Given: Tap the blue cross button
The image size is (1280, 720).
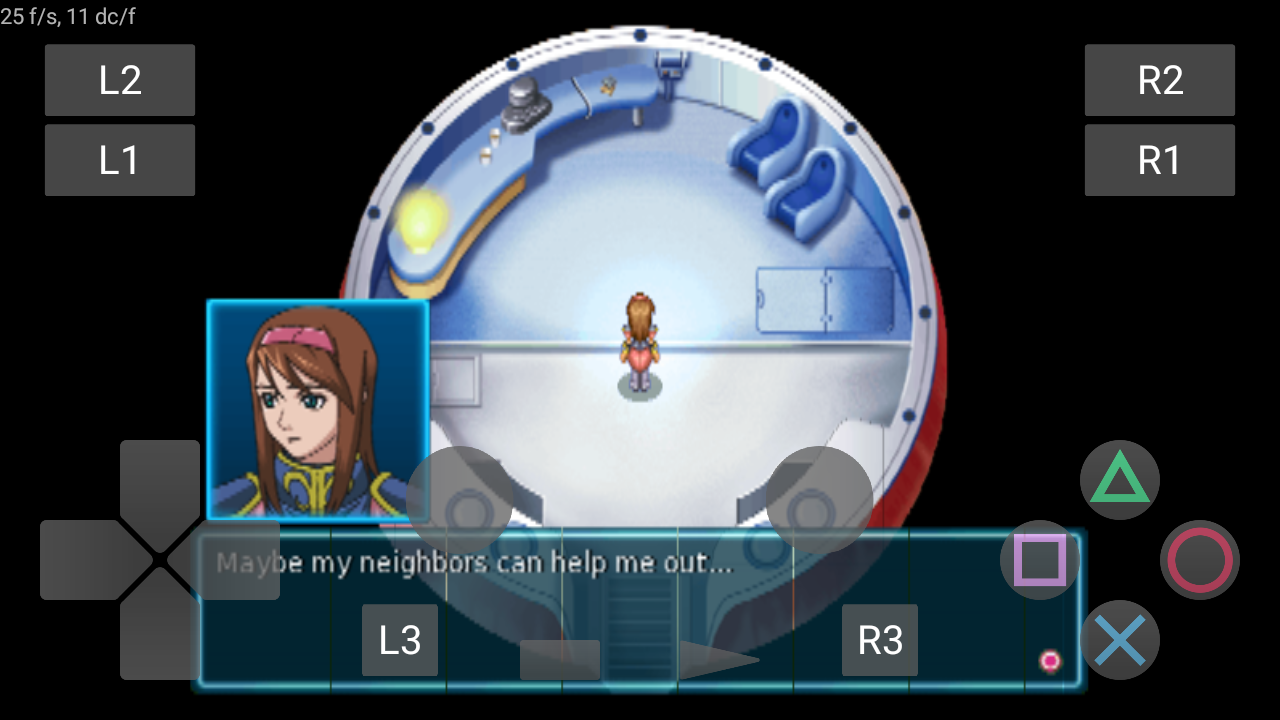Looking at the screenshot, I should [x=1120, y=640].
